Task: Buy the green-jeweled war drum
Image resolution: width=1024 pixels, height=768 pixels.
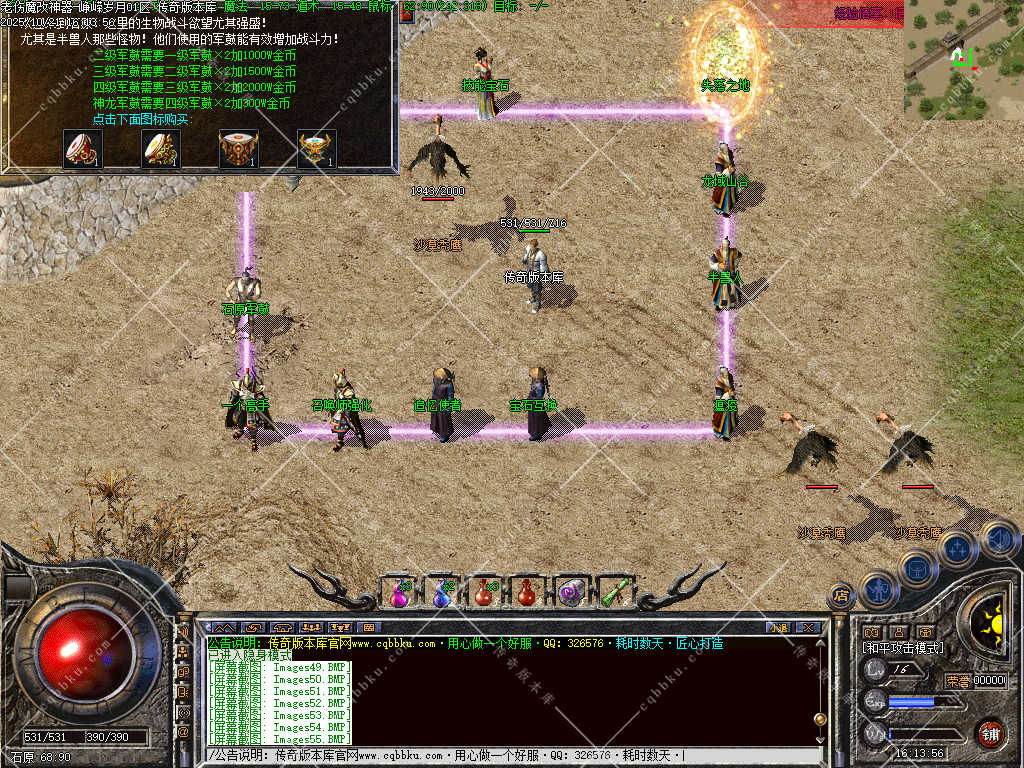Action: (x=160, y=149)
